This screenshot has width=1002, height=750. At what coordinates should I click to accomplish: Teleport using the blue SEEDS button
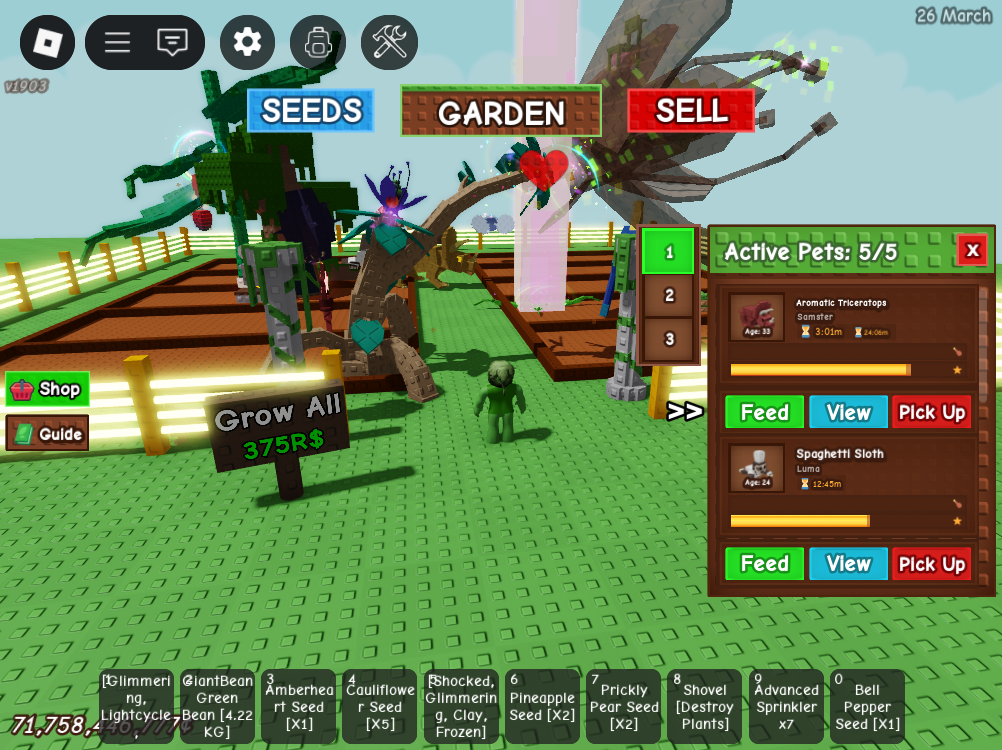pyautogui.click(x=311, y=111)
